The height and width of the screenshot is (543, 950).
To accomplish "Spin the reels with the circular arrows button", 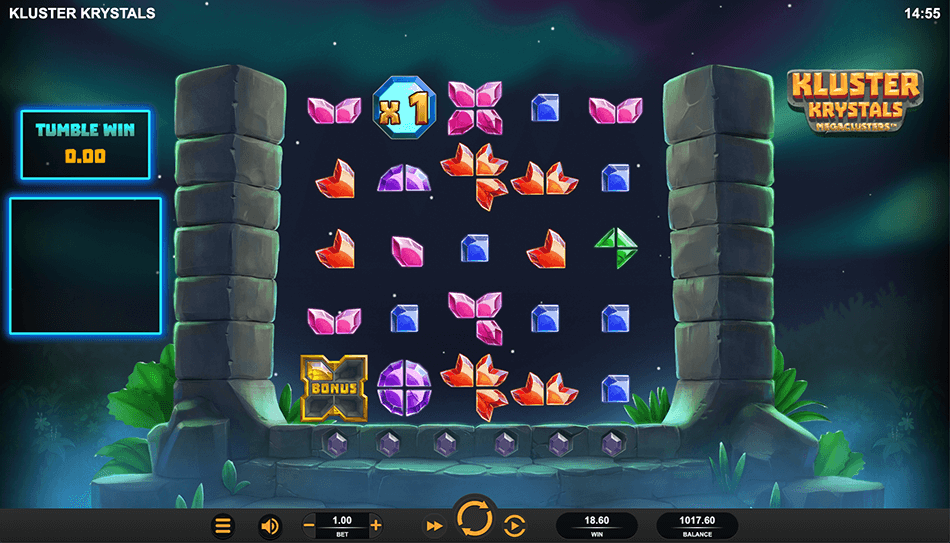I will (474, 518).
